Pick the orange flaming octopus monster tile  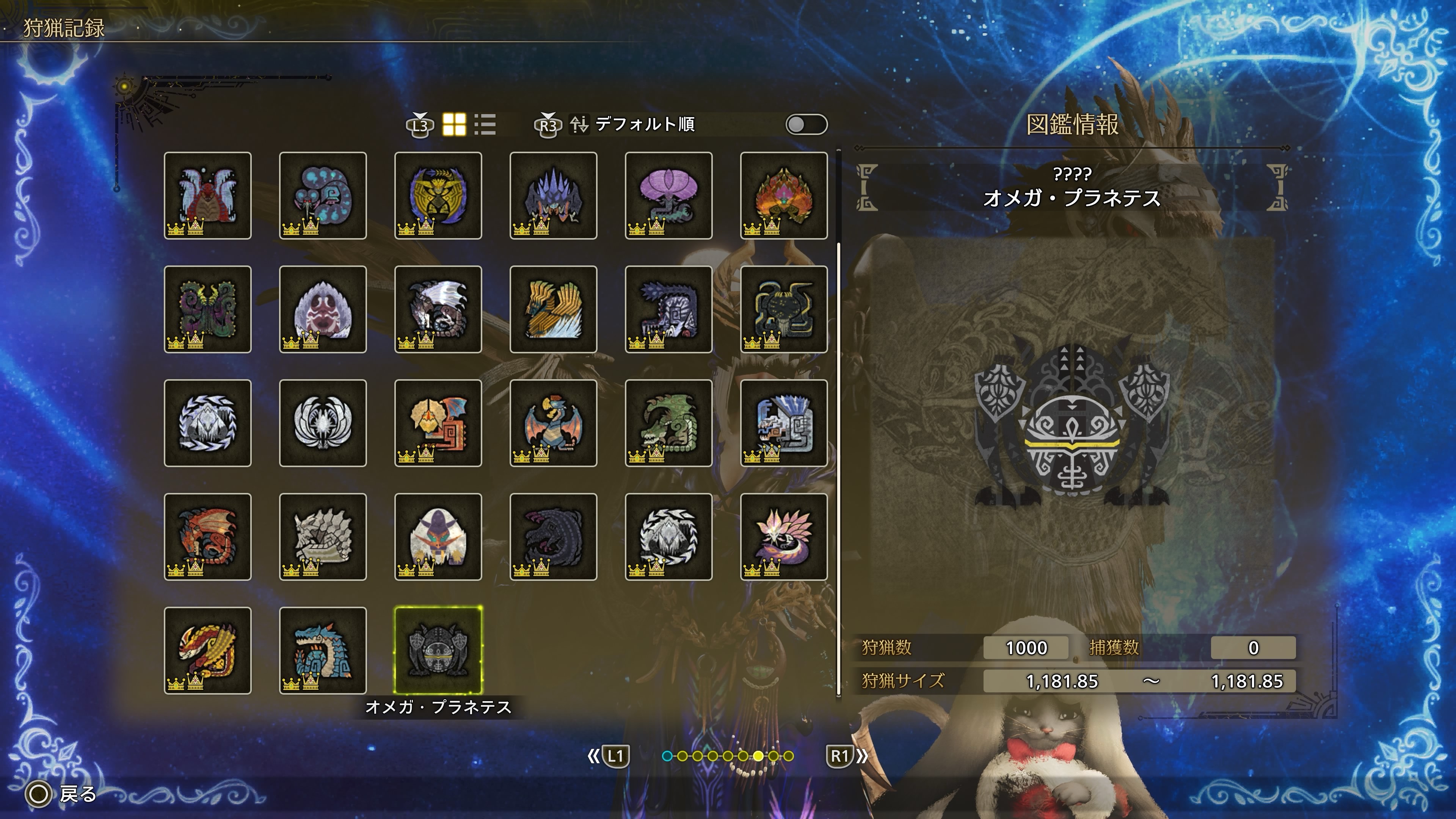(784, 196)
